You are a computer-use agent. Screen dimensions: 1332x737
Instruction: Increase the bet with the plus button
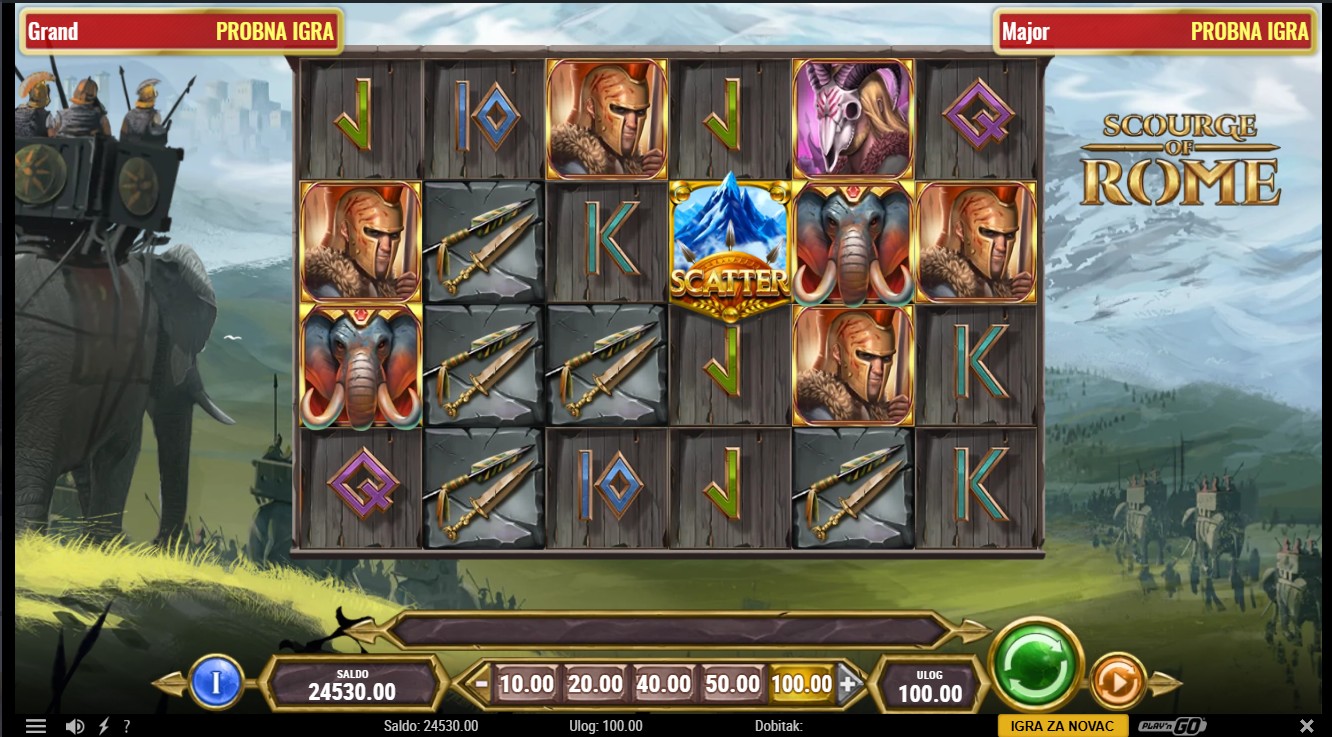pyautogui.click(x=848, y=685)
